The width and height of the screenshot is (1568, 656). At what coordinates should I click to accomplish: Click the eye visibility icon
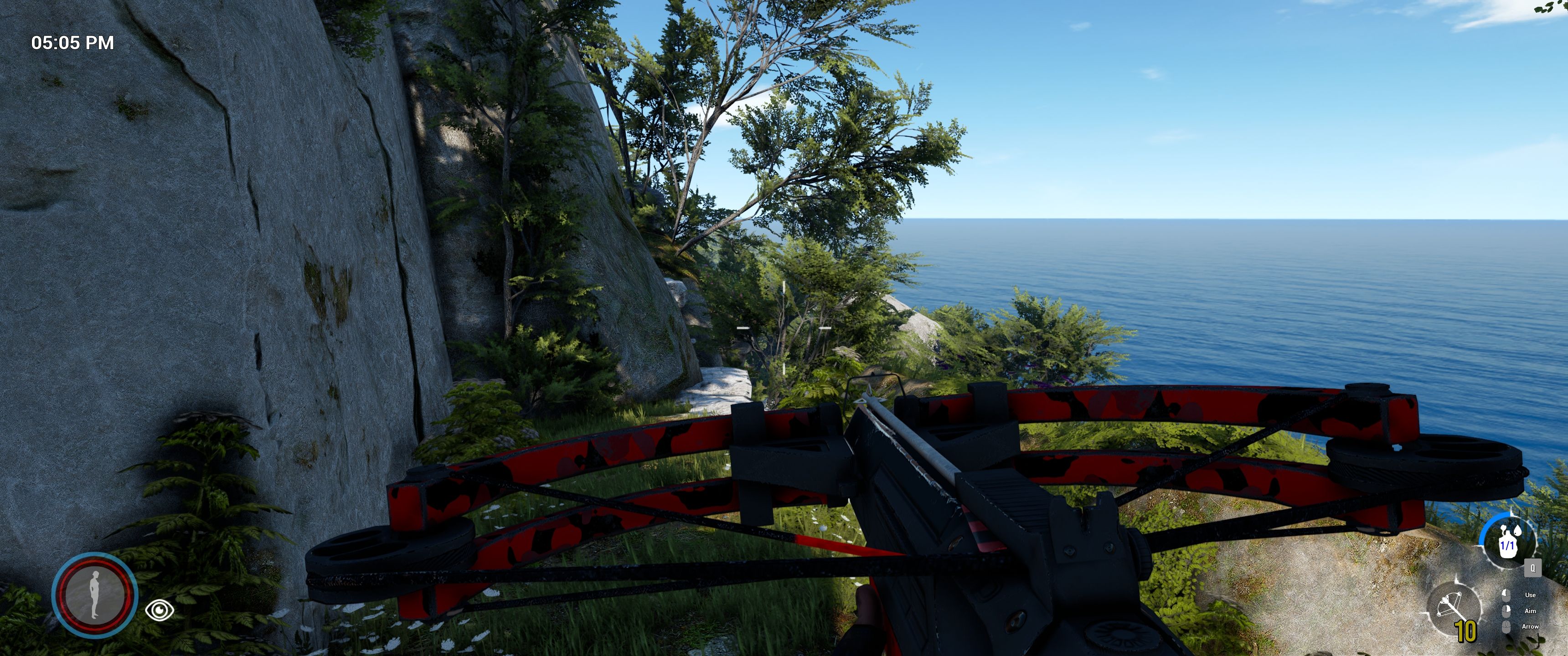tap(160, 609)
